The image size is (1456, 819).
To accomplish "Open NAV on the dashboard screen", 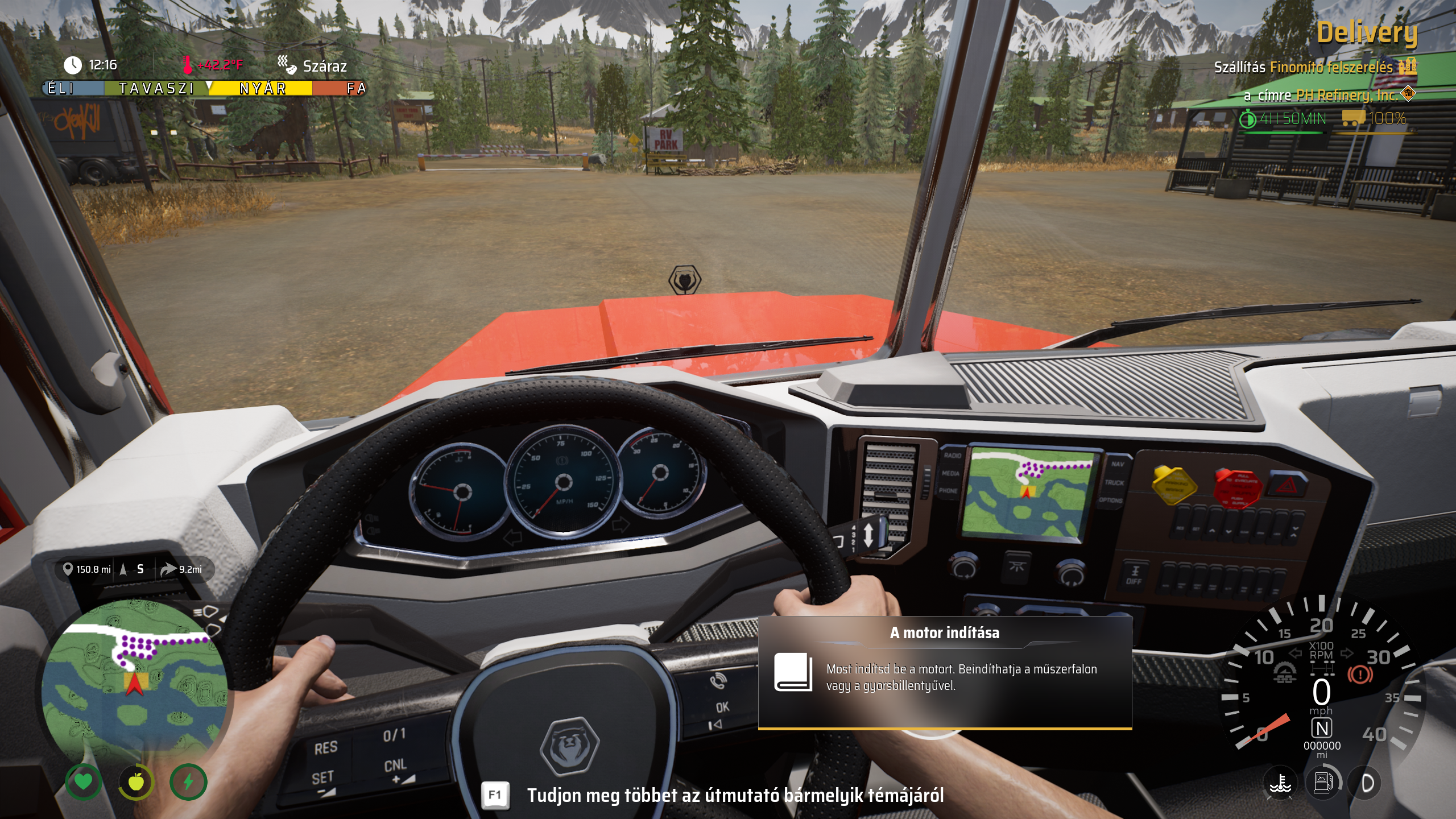I will tap(1118, 464).
